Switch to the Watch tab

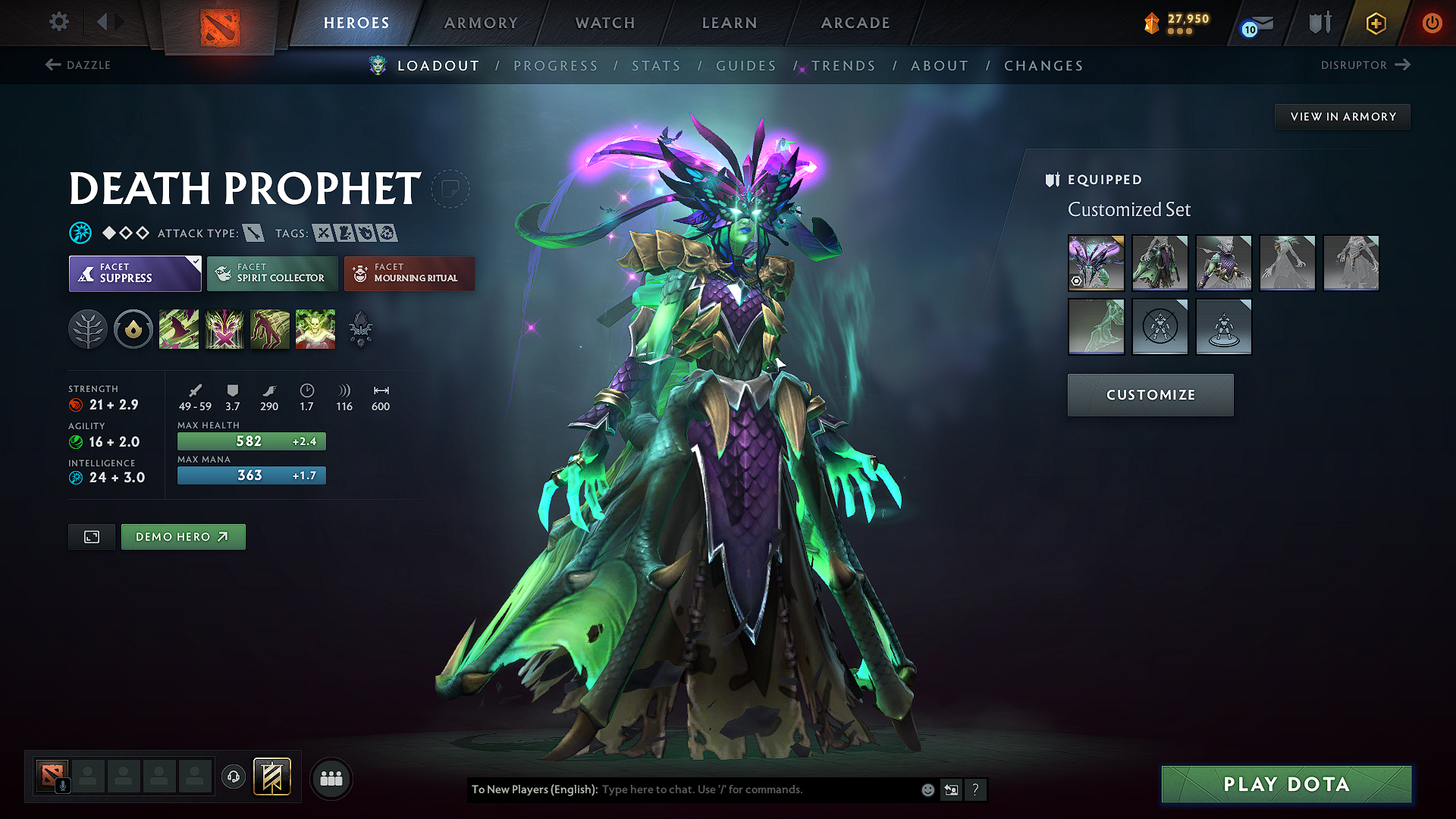click(x=605, y=23)
